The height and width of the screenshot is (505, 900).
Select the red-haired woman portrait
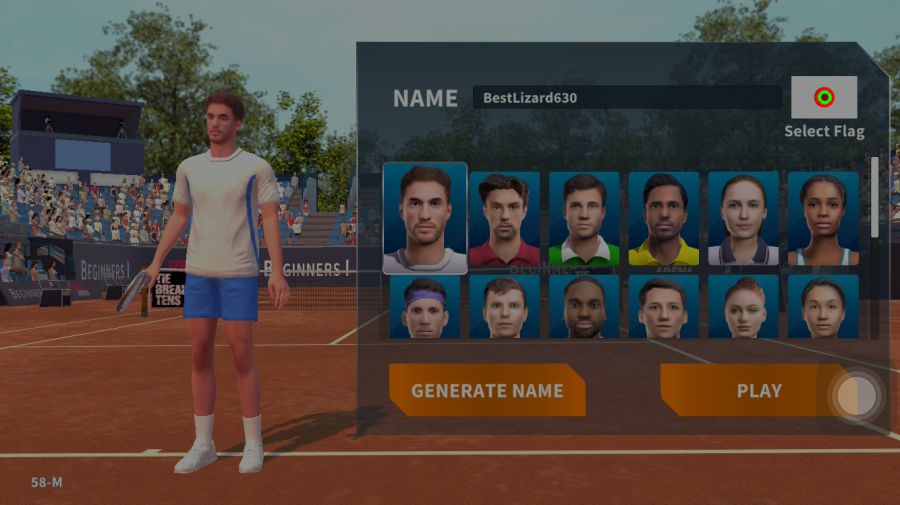pyautogui.click(x=743, y=307)
